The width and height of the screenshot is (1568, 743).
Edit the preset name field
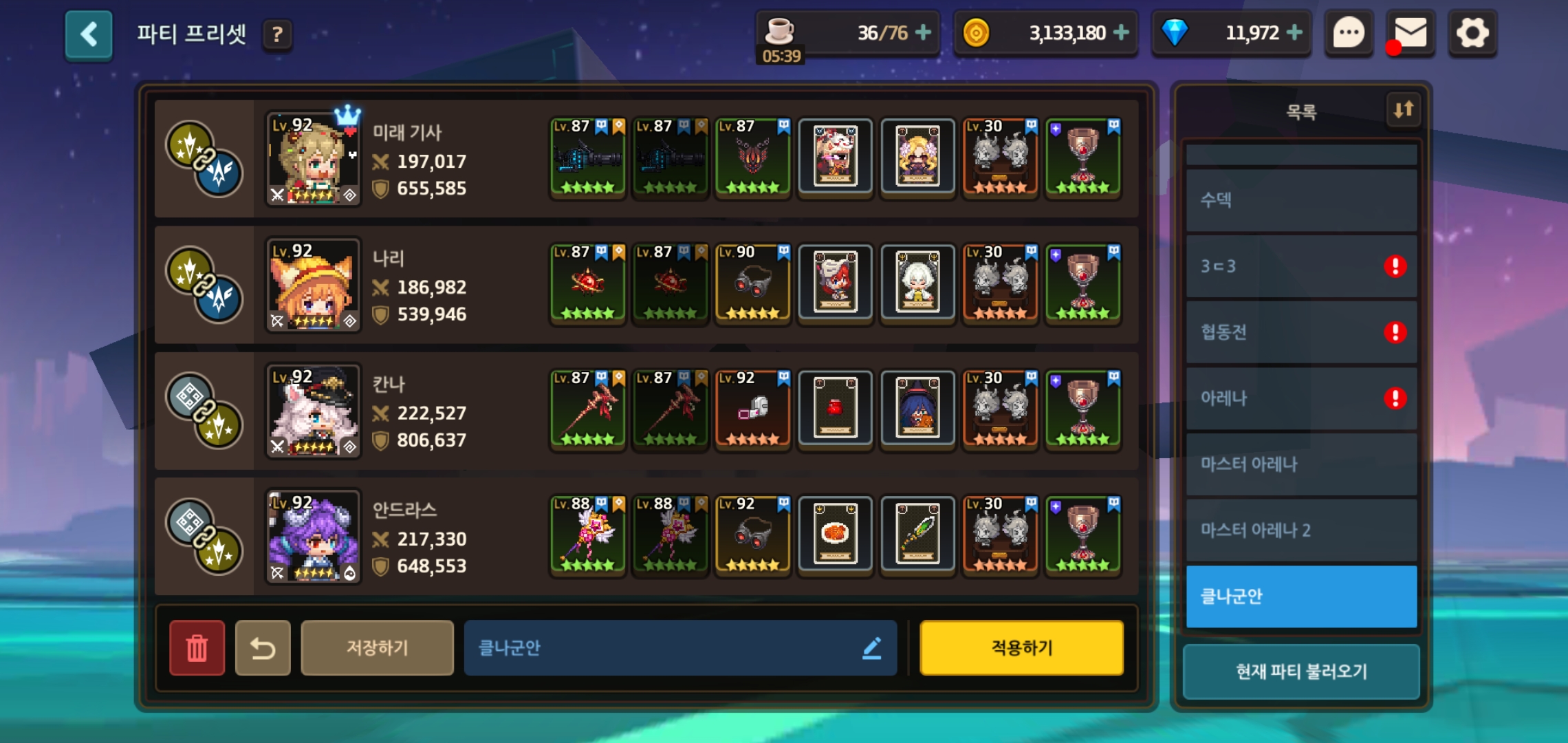pyautogui.click(x=679, y=647)
